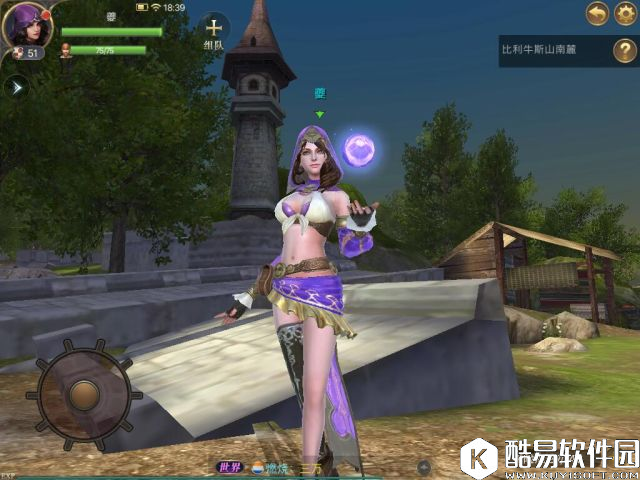This screenshot has height=480, width=640.
Task: Tap the virtual movement joystick
Action: click(x=84, y=391)
